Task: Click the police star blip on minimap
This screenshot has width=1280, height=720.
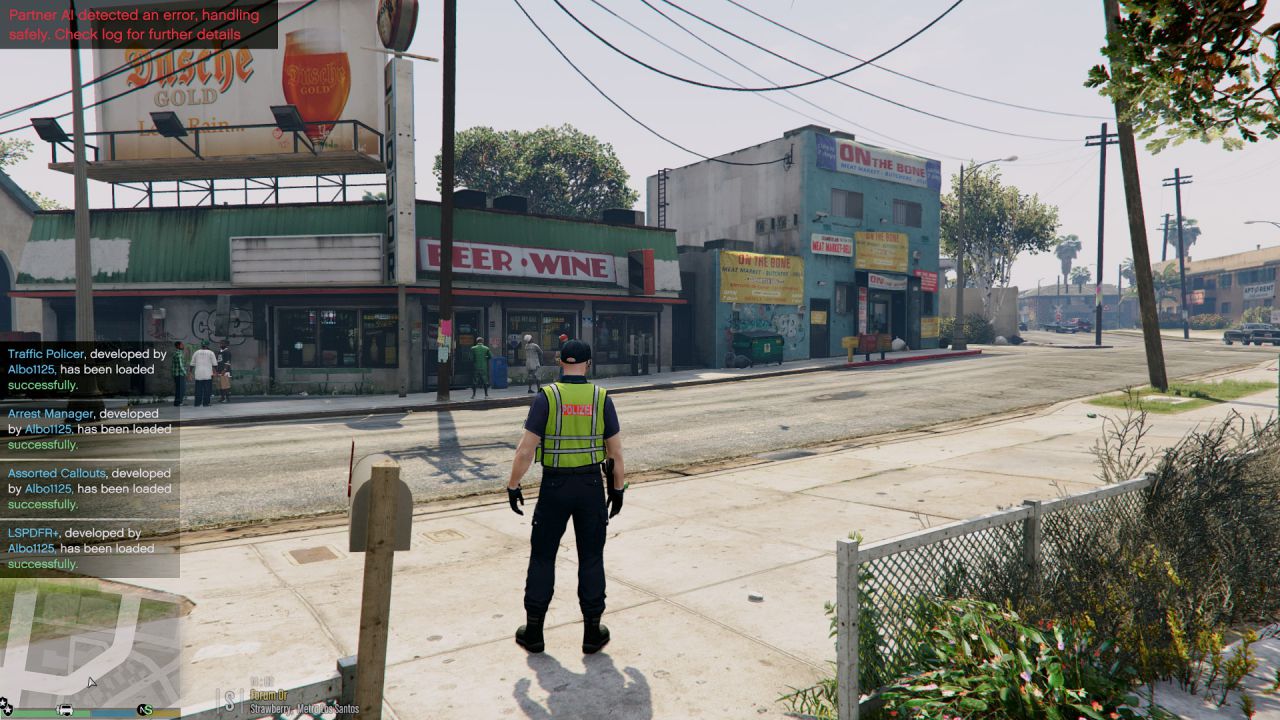Action: (5, 705)
